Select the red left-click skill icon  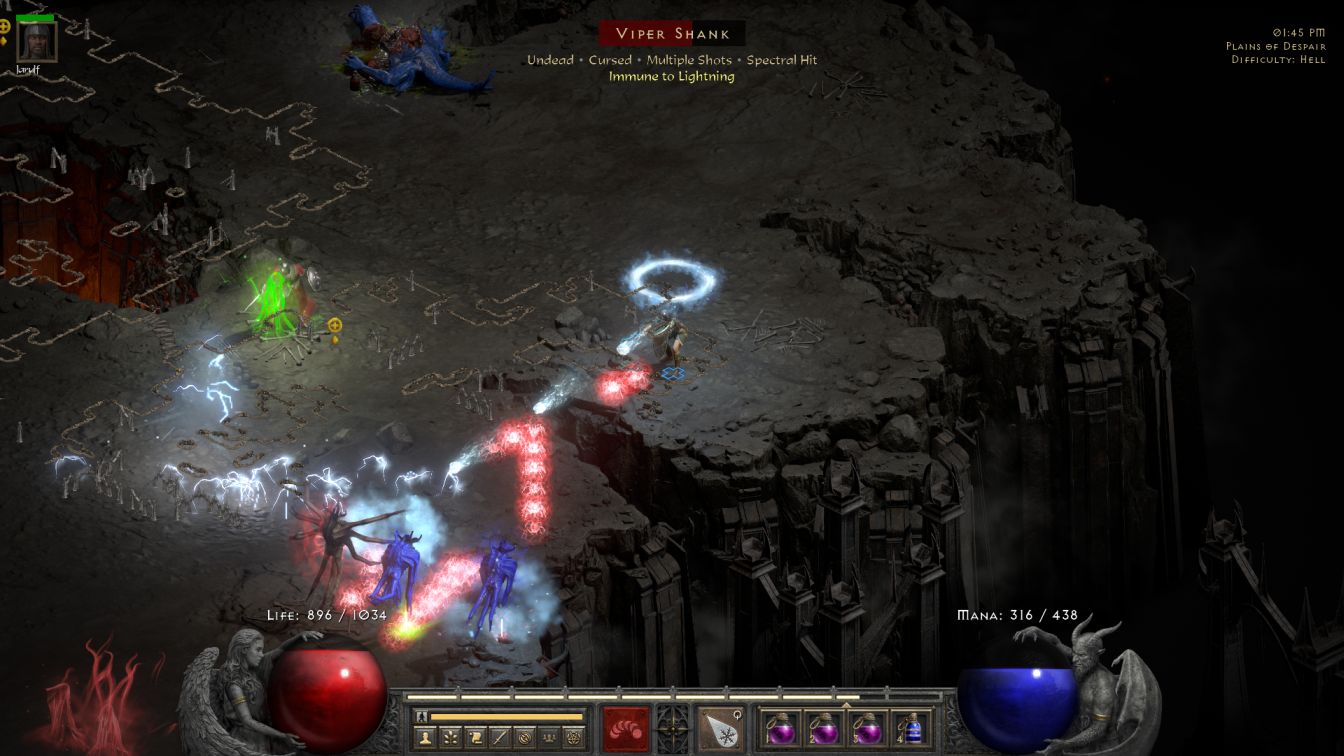pos(626,728)
